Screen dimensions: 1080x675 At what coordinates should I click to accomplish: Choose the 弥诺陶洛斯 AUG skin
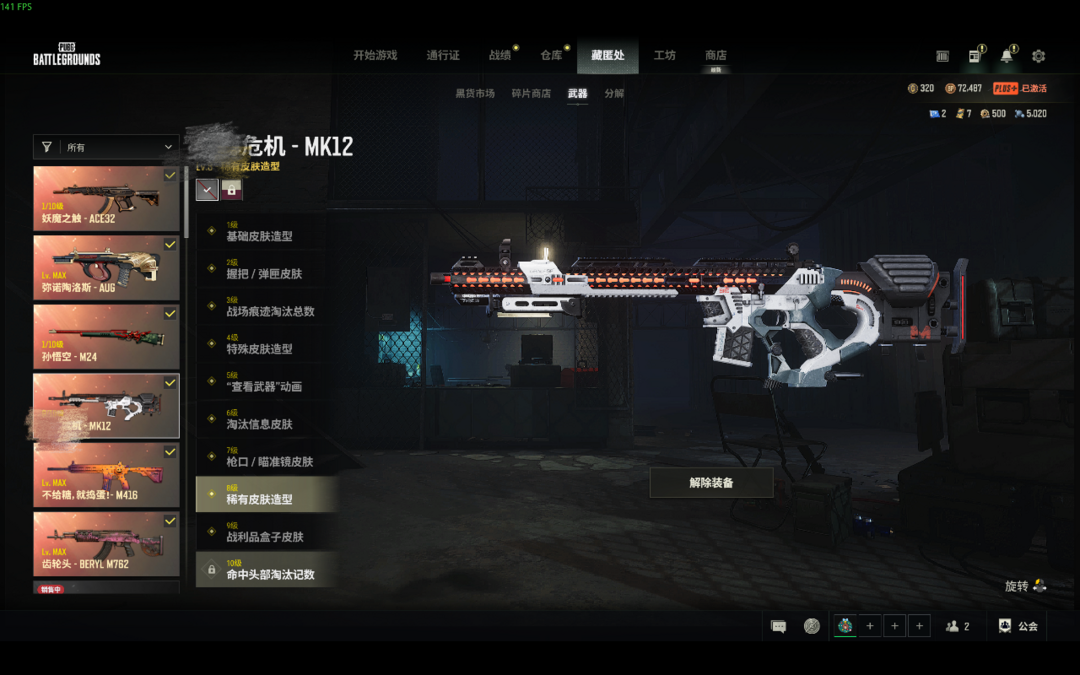pyautogui.click(x=106, y=267)
